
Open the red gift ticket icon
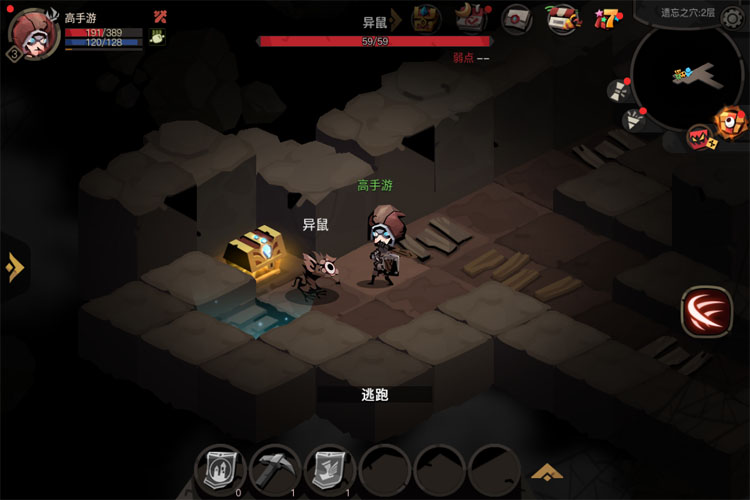(x=563, y=18)
